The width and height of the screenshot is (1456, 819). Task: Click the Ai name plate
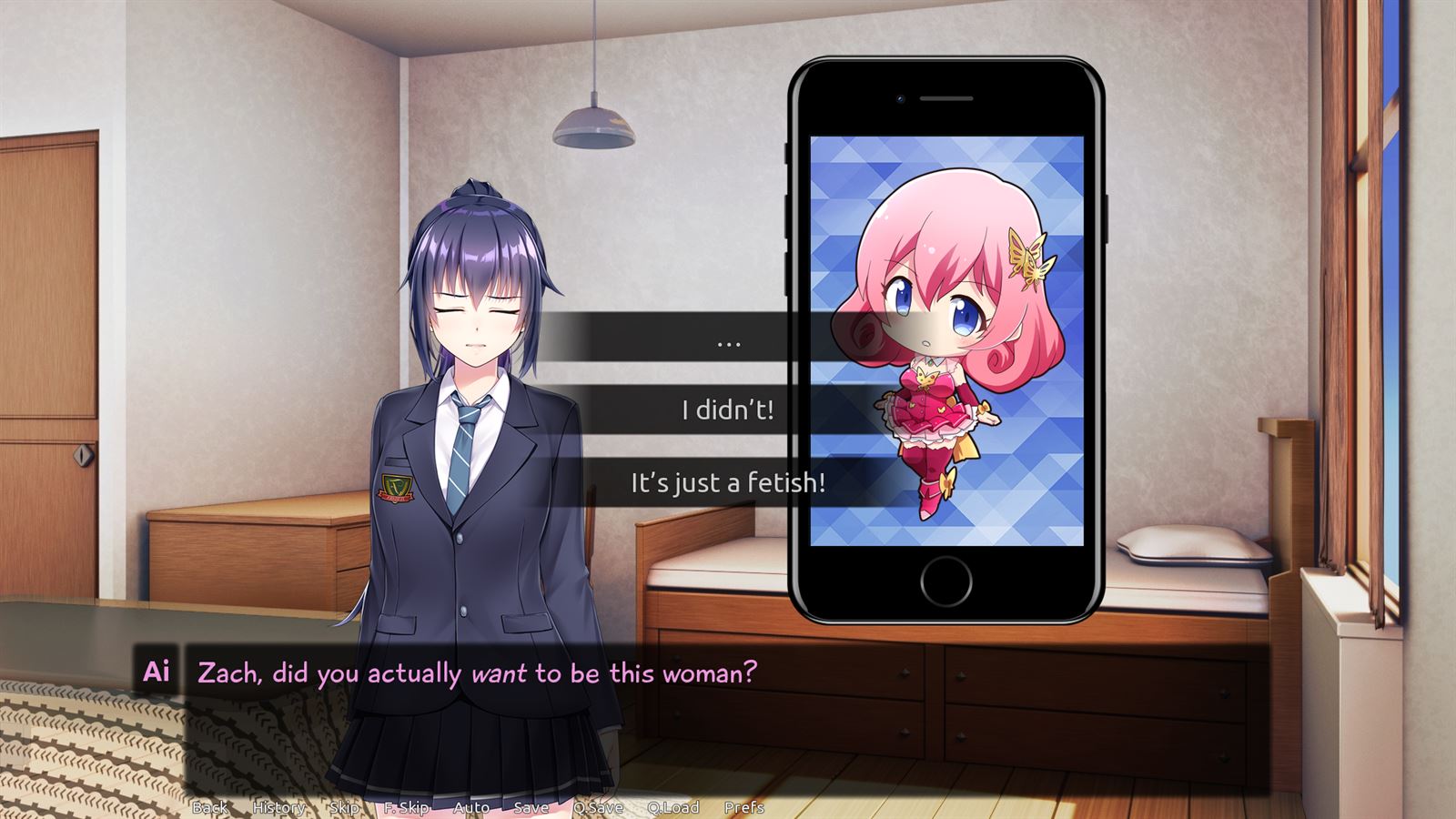tap(157, 673)
